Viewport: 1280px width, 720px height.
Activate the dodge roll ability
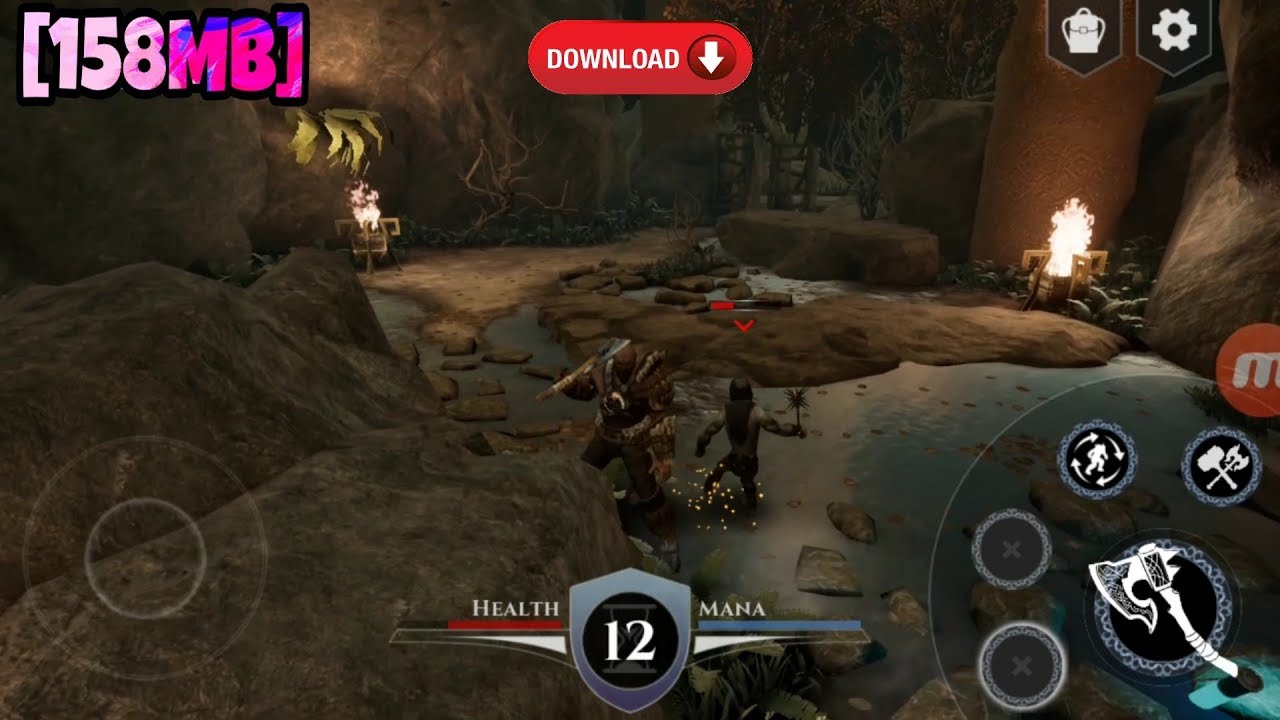point(1097,459)
